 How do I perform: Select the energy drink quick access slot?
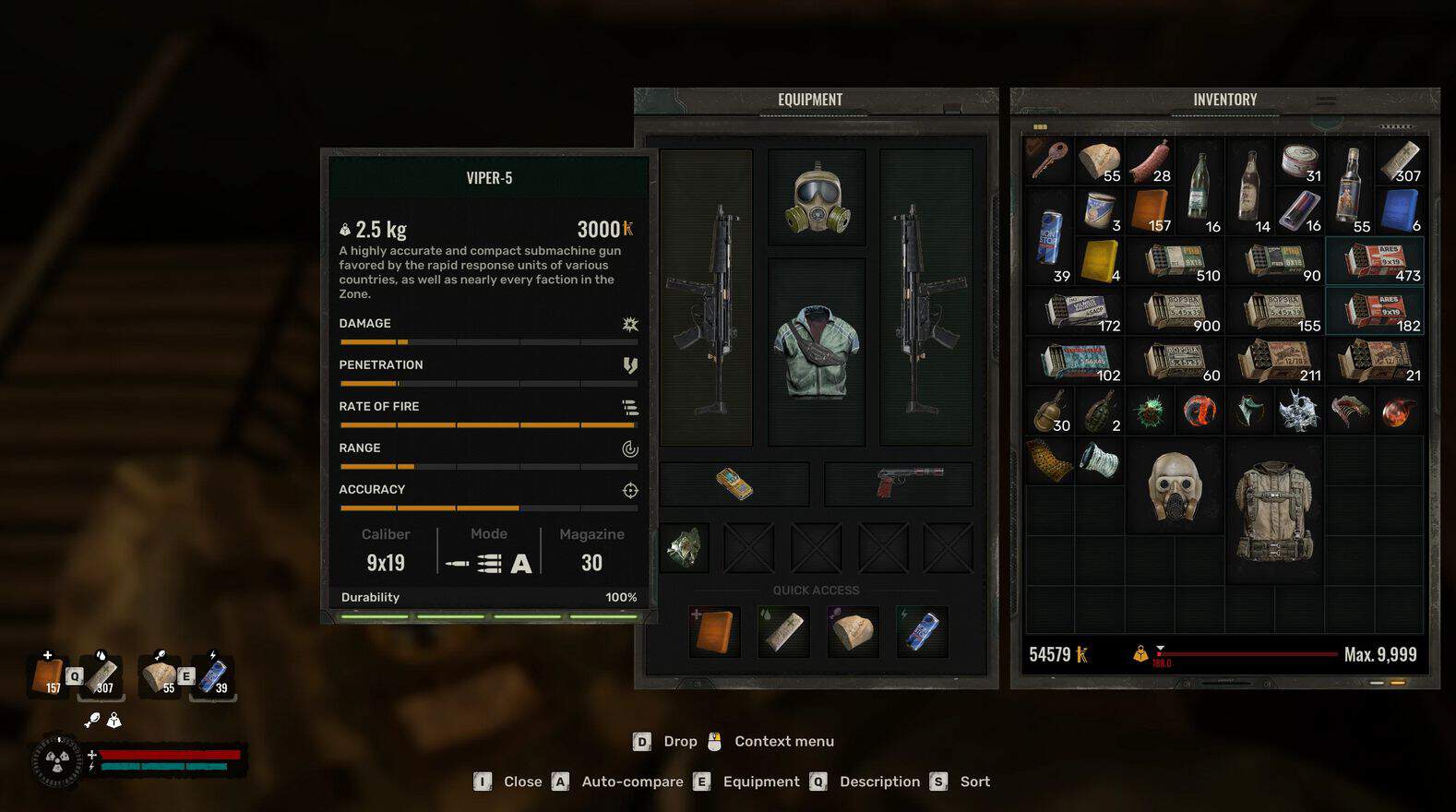pos(923,632)
